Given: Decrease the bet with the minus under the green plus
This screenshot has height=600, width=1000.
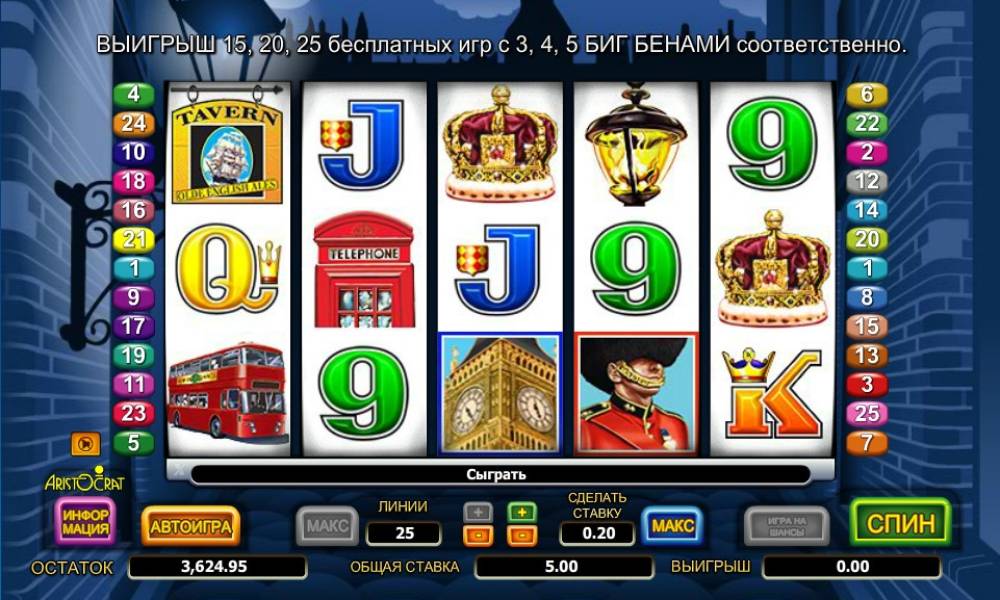Looking at the screenshot, I should tap(522, 535).
